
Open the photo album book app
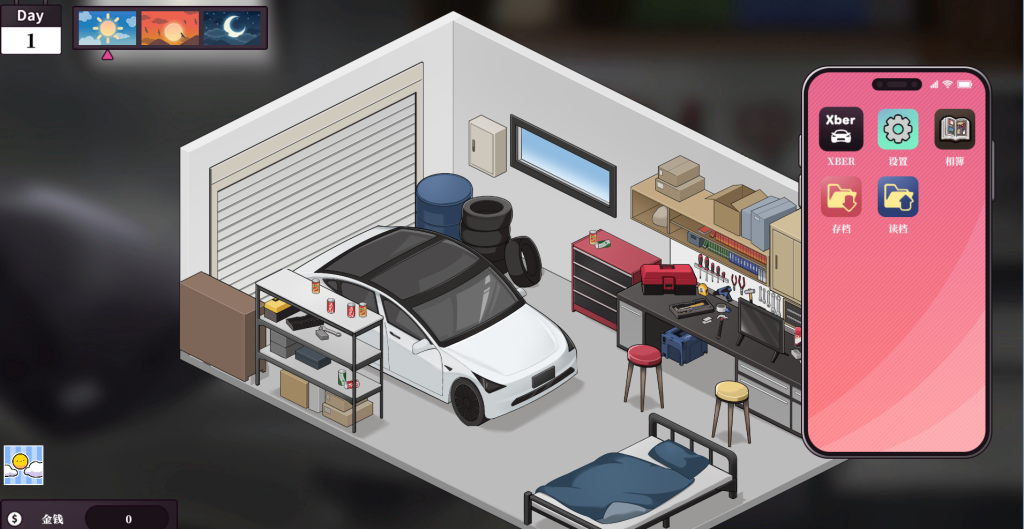coord(954,129)
